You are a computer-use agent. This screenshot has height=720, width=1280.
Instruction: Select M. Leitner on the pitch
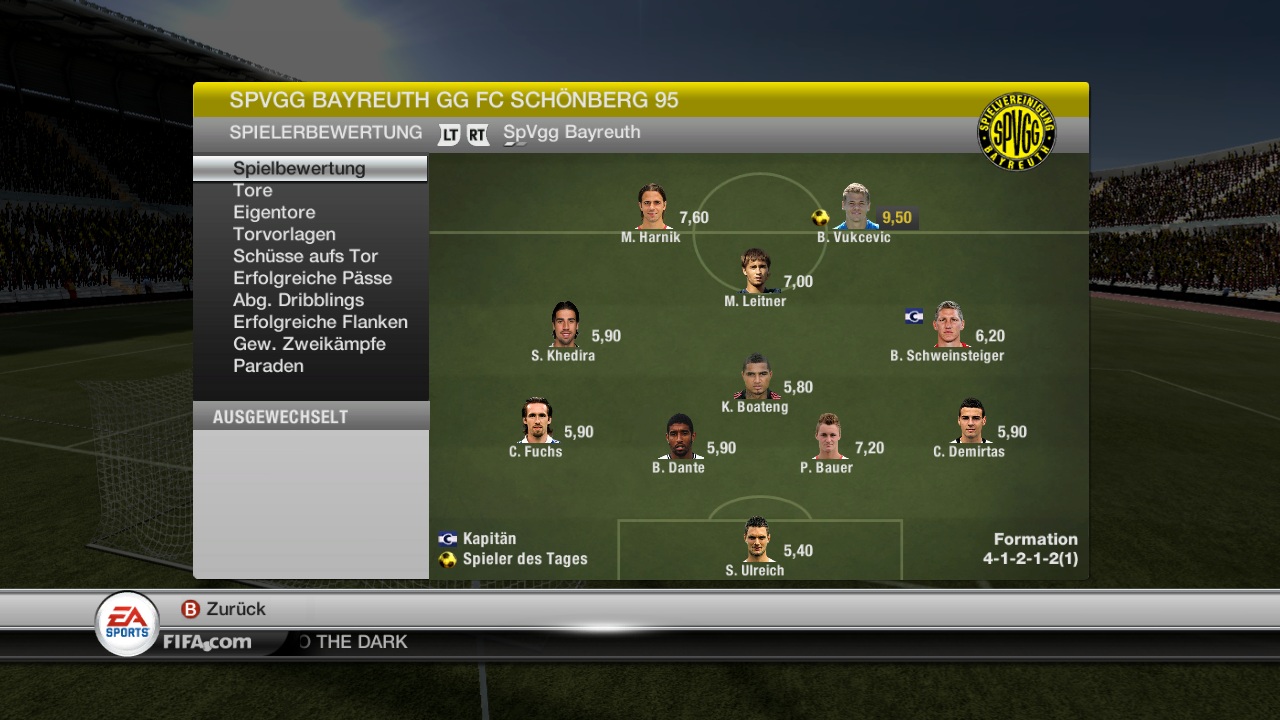coord(757,272)
